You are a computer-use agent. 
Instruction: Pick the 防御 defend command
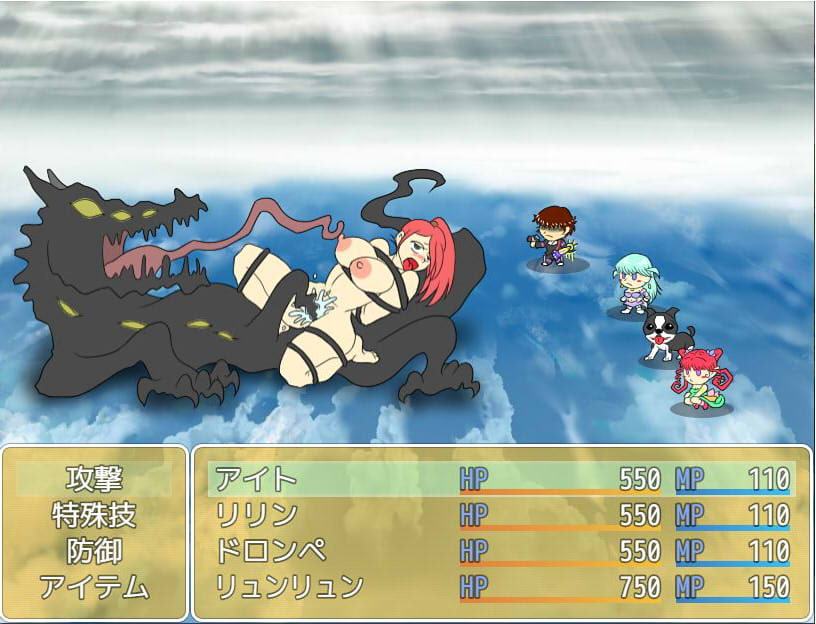[x=94, y=551]
